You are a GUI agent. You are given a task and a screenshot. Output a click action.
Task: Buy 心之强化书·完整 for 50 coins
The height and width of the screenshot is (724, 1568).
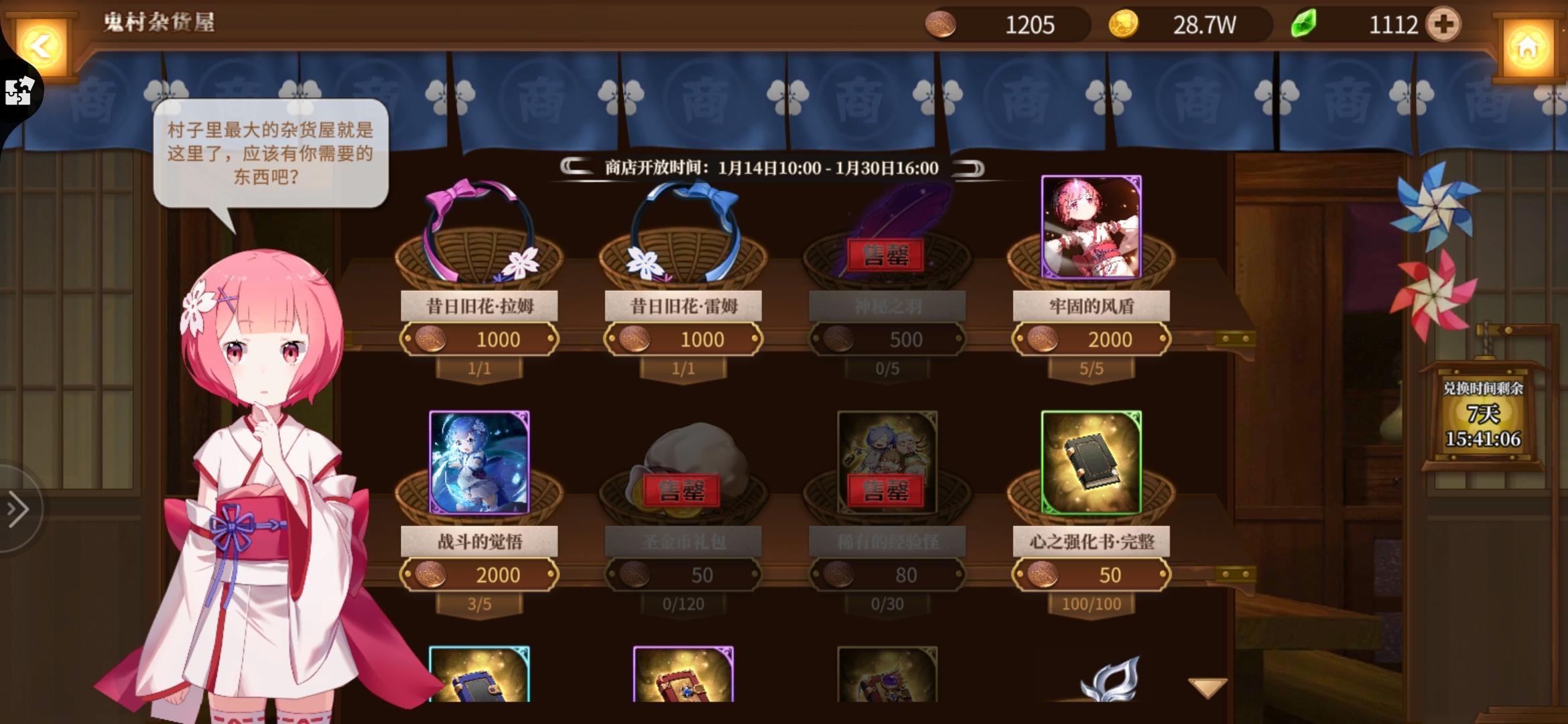pyautogui.click(x=1092, y=575)
